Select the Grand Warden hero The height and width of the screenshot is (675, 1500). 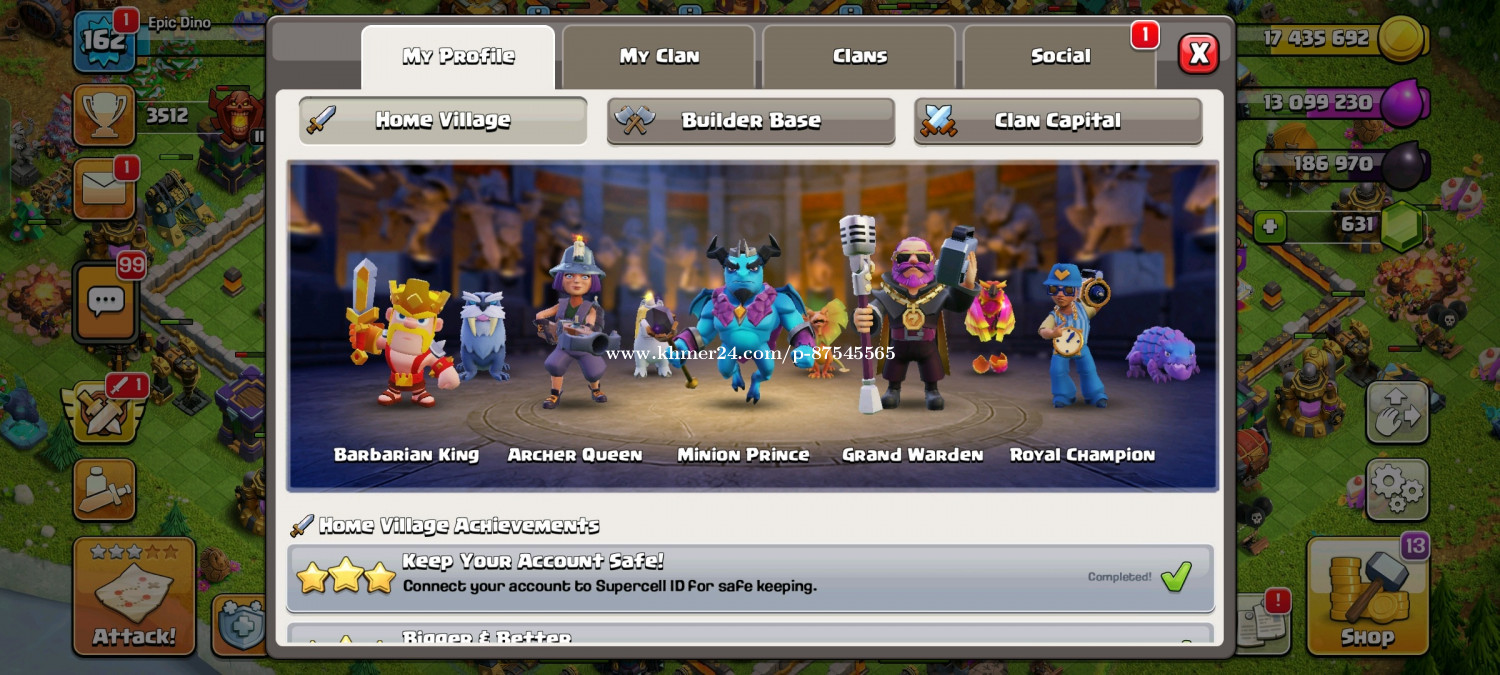click(911, 320)
